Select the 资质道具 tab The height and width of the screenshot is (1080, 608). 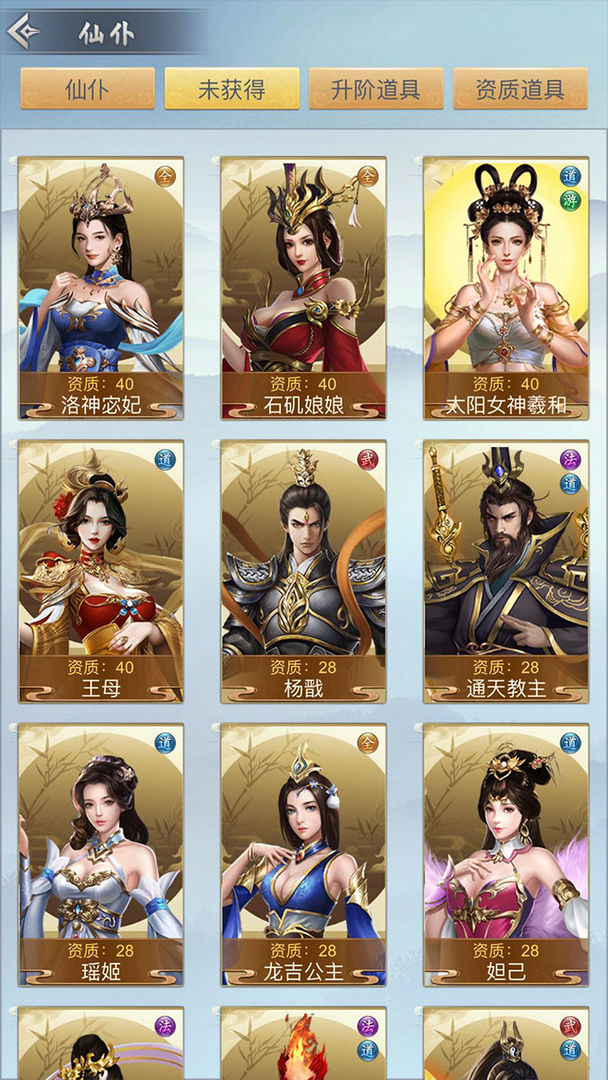[520, 89]
